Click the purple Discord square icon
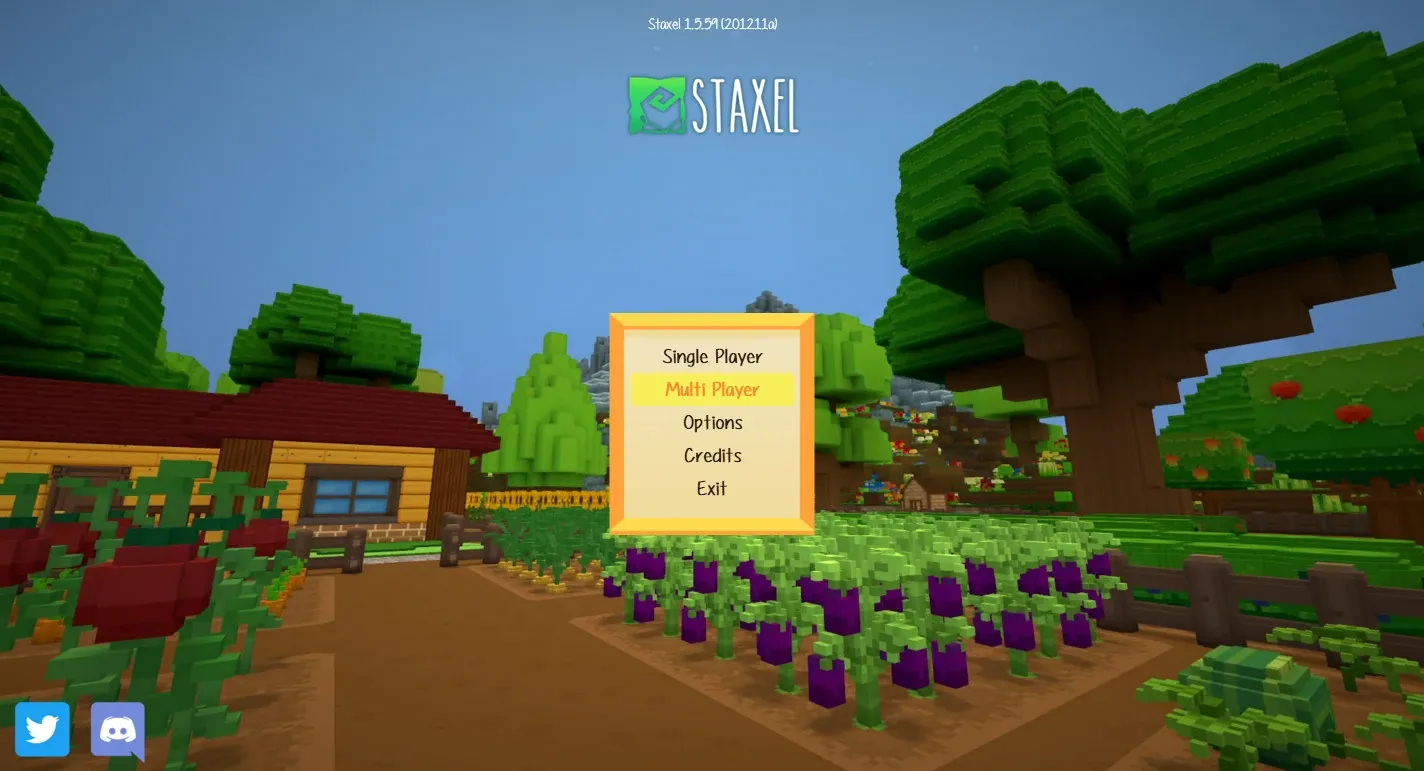This screenshot has height=771, width=1424. pyautogui.click(x=117, y=729)
